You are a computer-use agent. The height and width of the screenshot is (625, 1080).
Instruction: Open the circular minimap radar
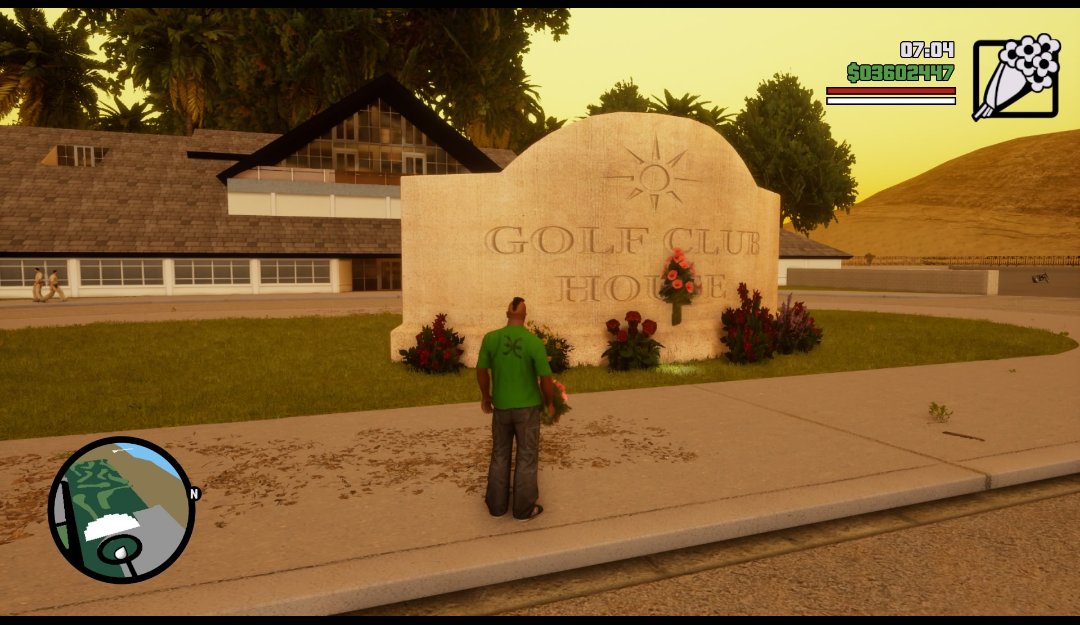[x=121, y=510]
